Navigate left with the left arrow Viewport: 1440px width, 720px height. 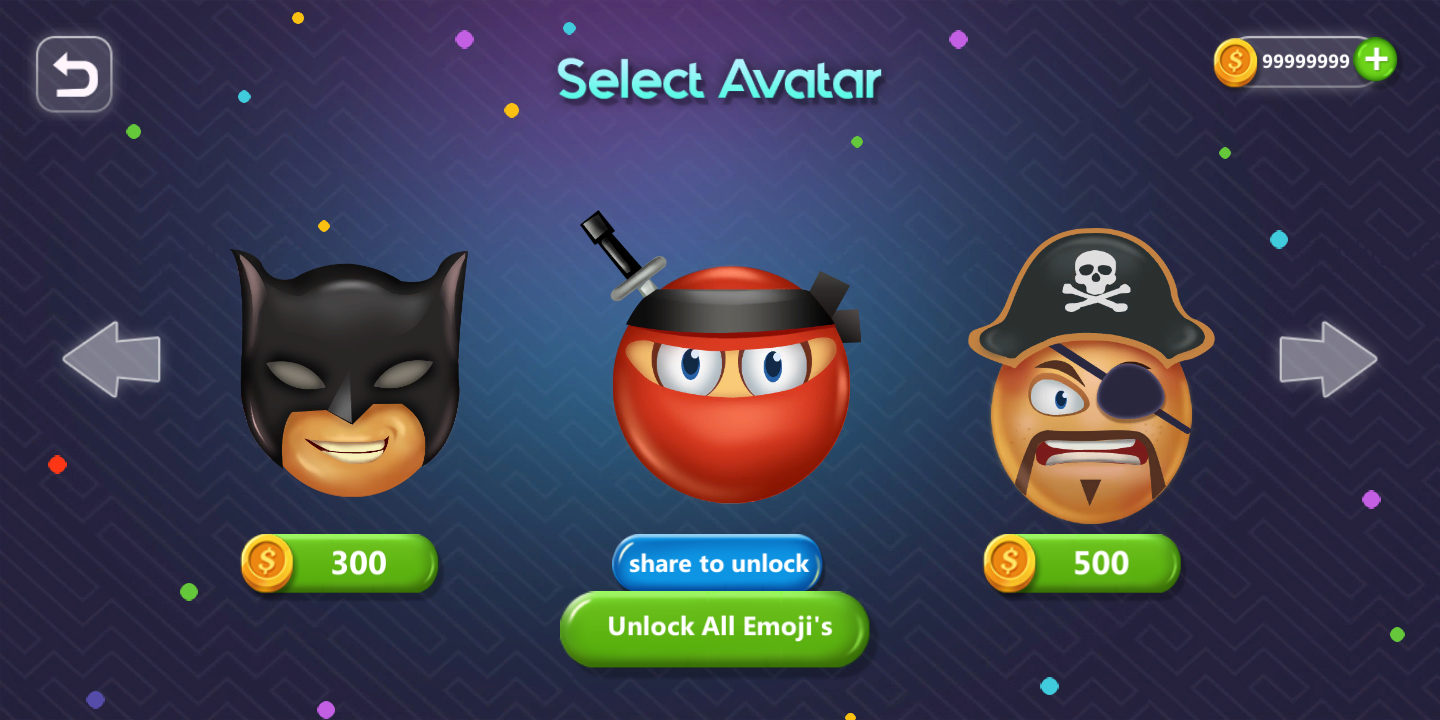pos(111,358)
